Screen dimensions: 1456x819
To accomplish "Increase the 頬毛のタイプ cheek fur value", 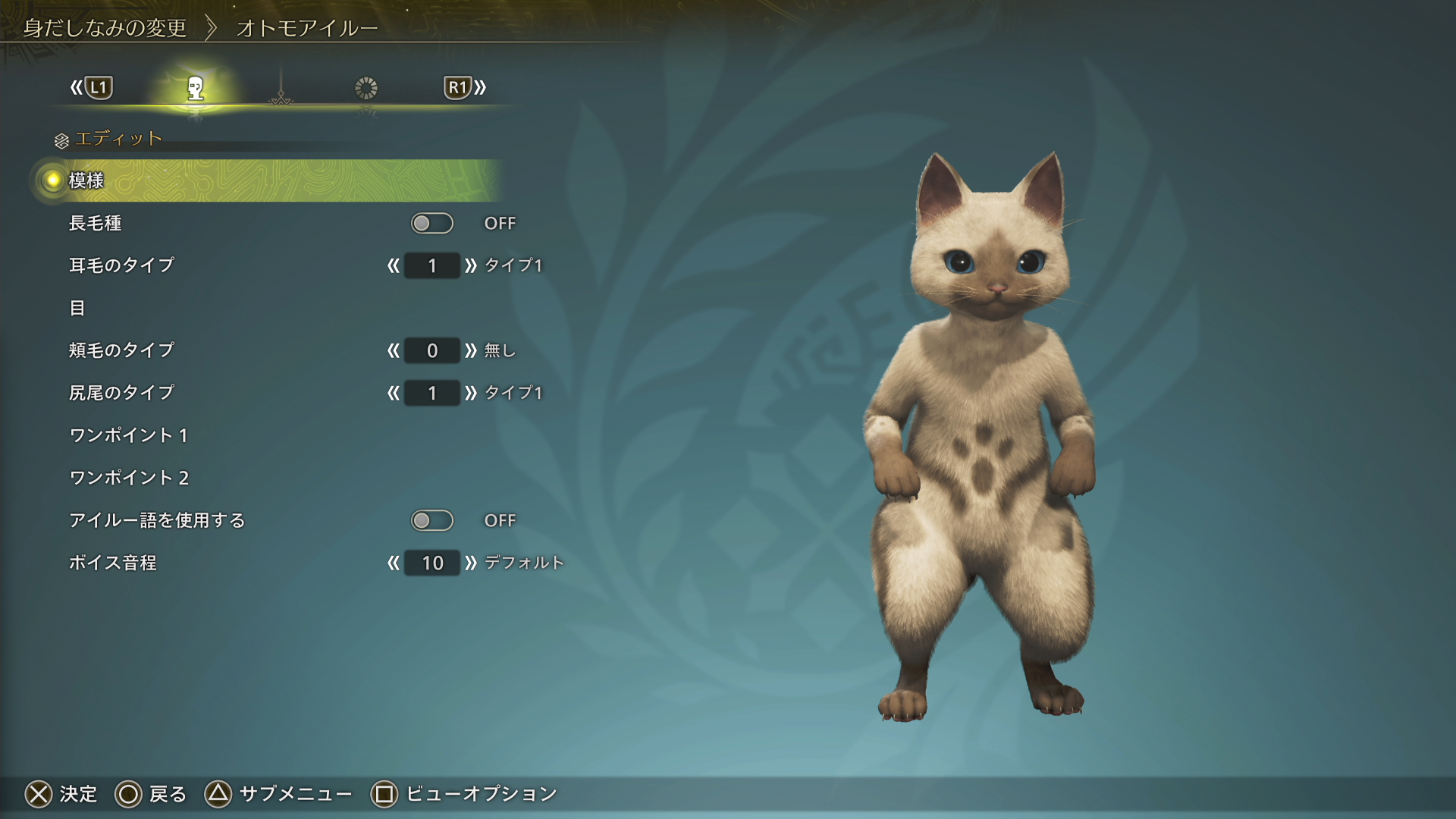I will (471, 350).
